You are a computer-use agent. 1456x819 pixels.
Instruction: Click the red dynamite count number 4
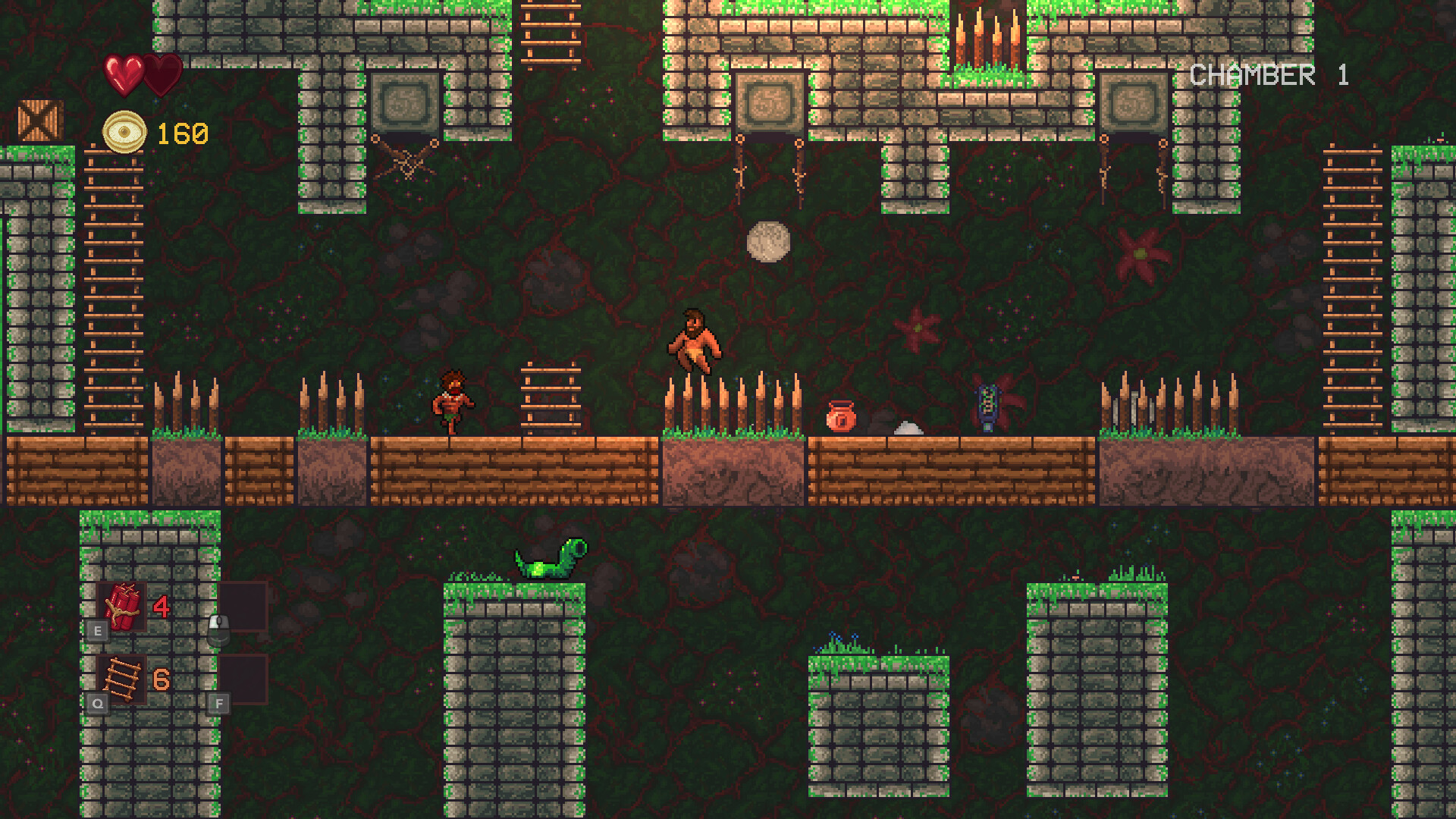point(162,607)
